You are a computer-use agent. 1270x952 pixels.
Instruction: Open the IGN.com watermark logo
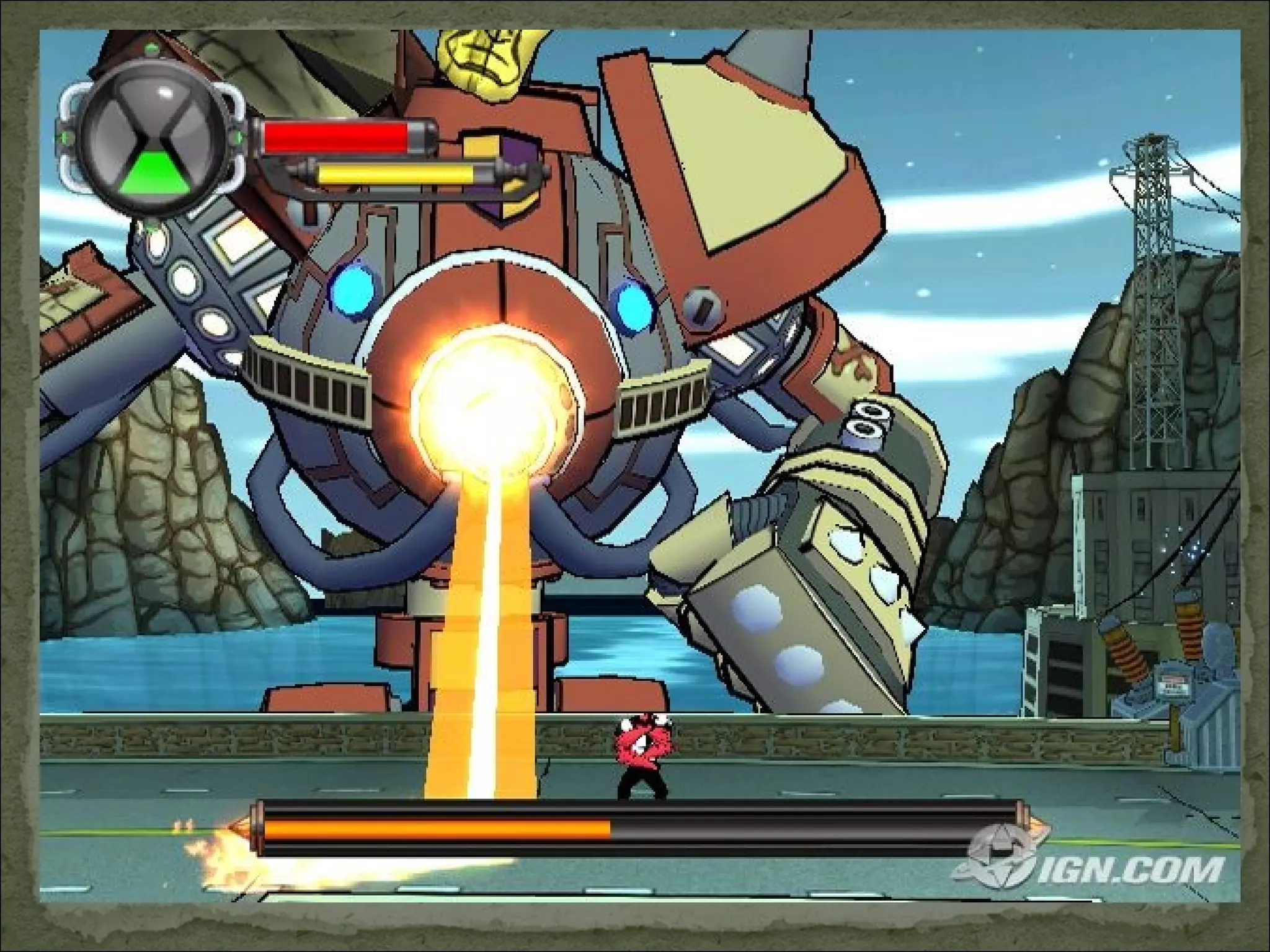click(x=1089, y=863)
